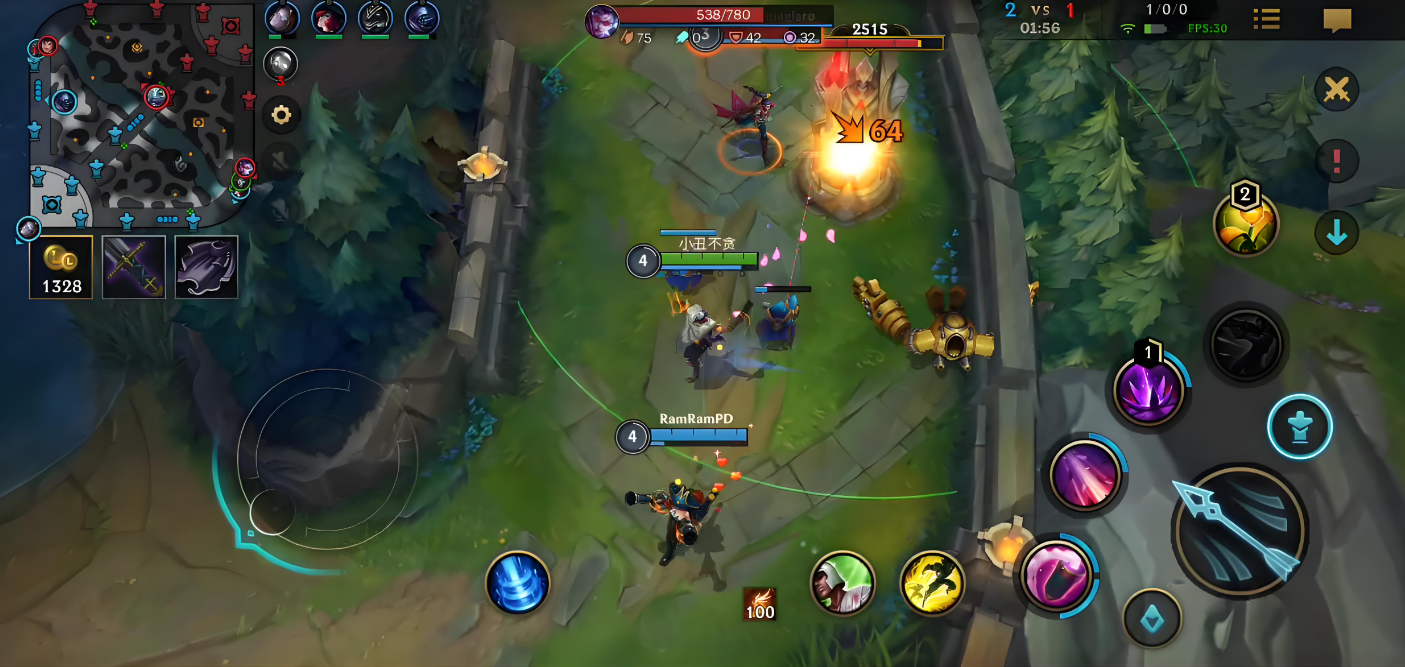Send the red exclamation danger ping

tap(1337, 160)
